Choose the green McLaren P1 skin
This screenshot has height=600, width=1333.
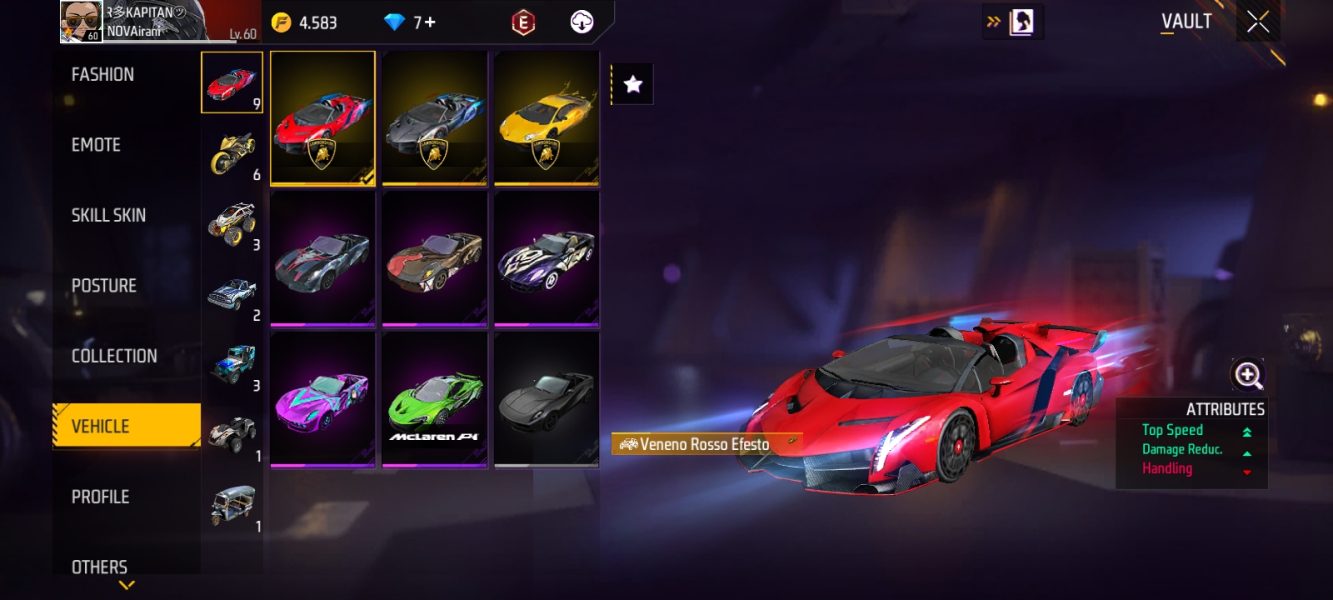click(x=435, y=400)
